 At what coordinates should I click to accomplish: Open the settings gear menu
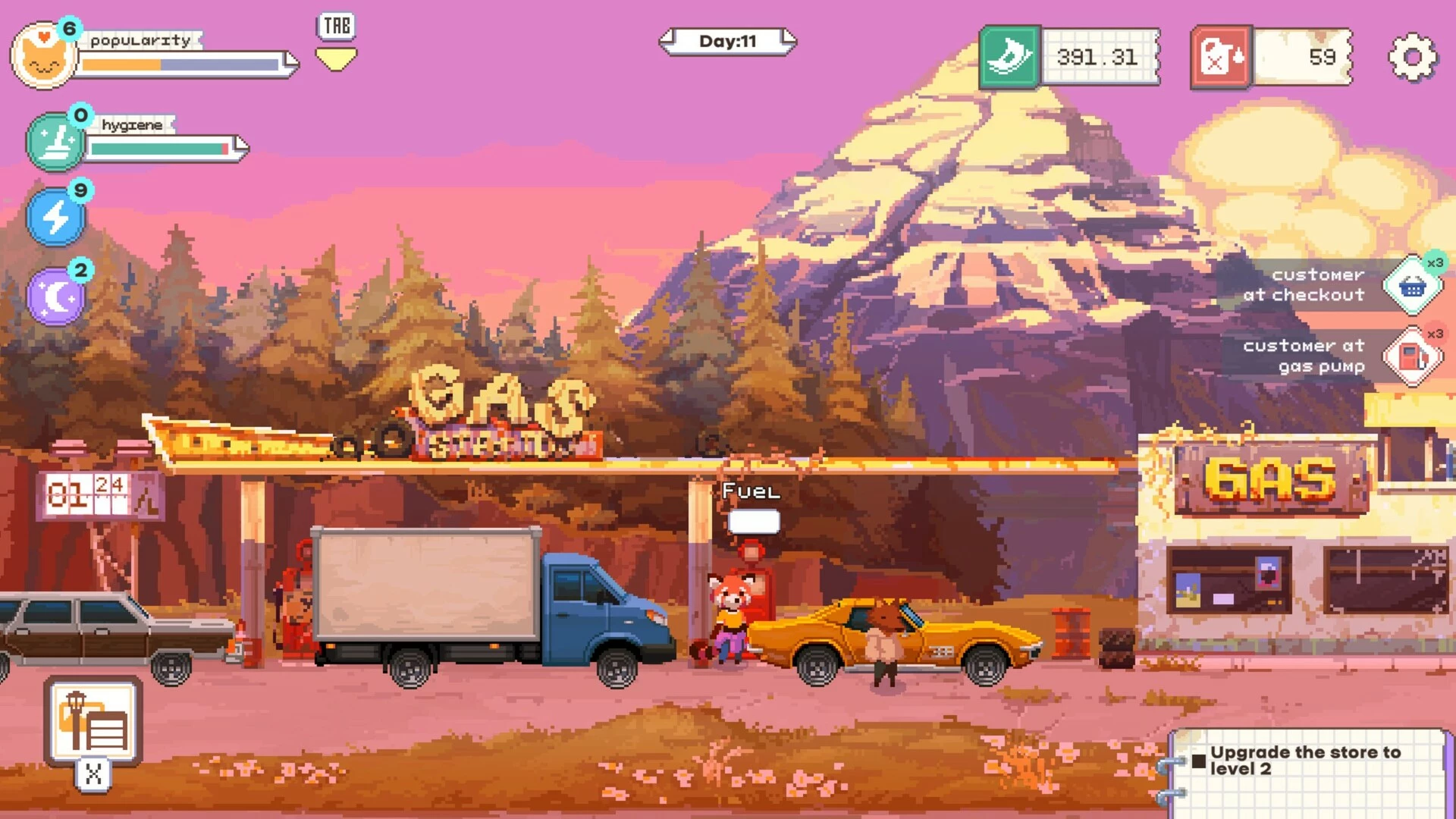tap(1412, 58)
